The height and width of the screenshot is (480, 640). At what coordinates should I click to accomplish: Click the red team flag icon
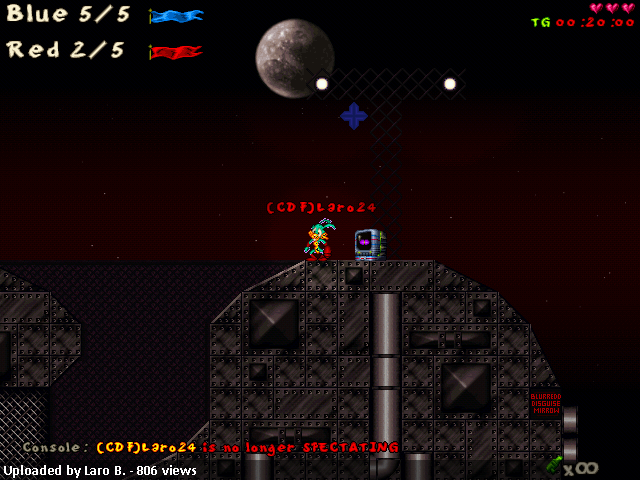(177, 52)
